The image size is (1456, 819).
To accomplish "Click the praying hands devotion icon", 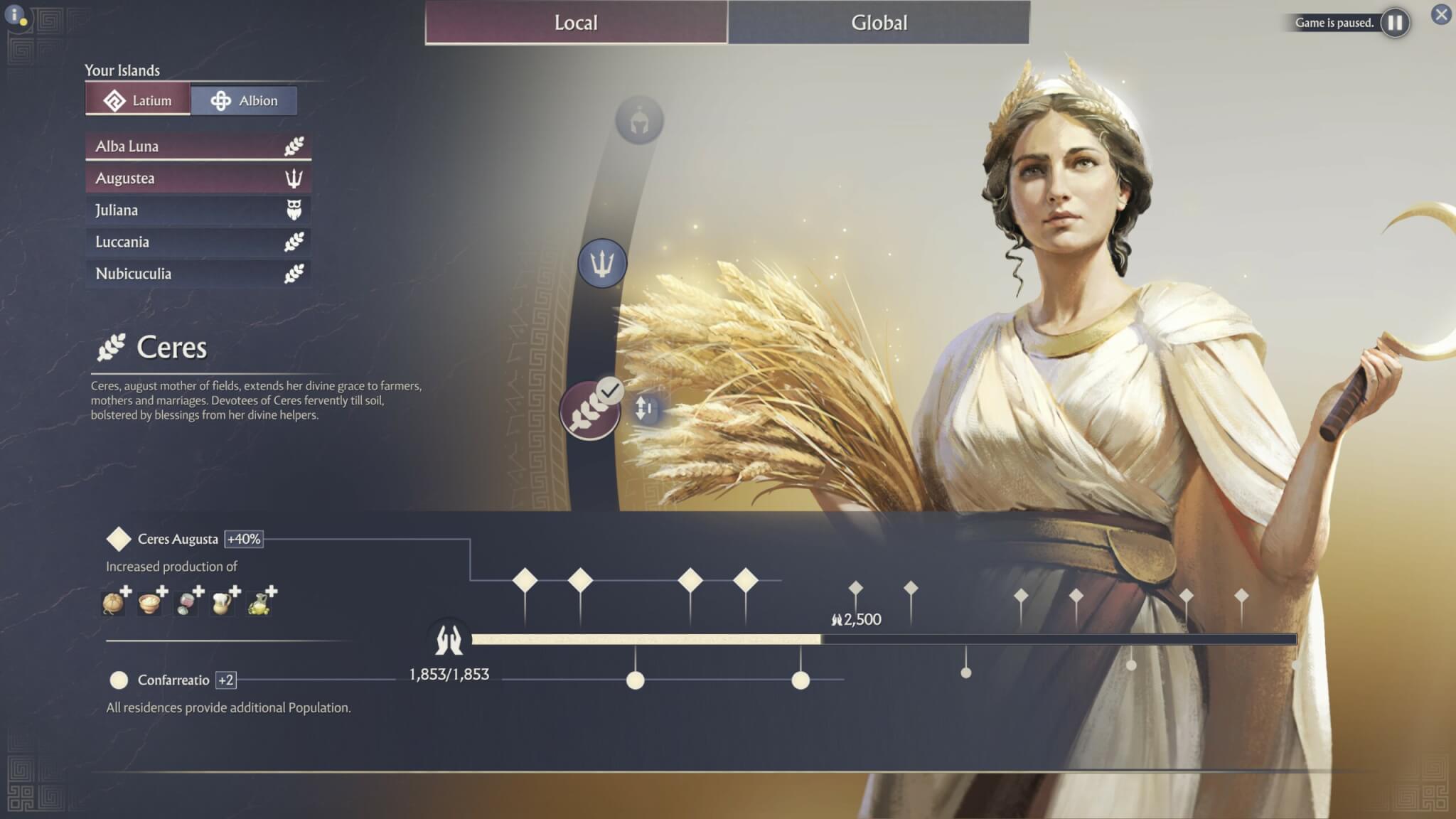I will tap(449, 639).
